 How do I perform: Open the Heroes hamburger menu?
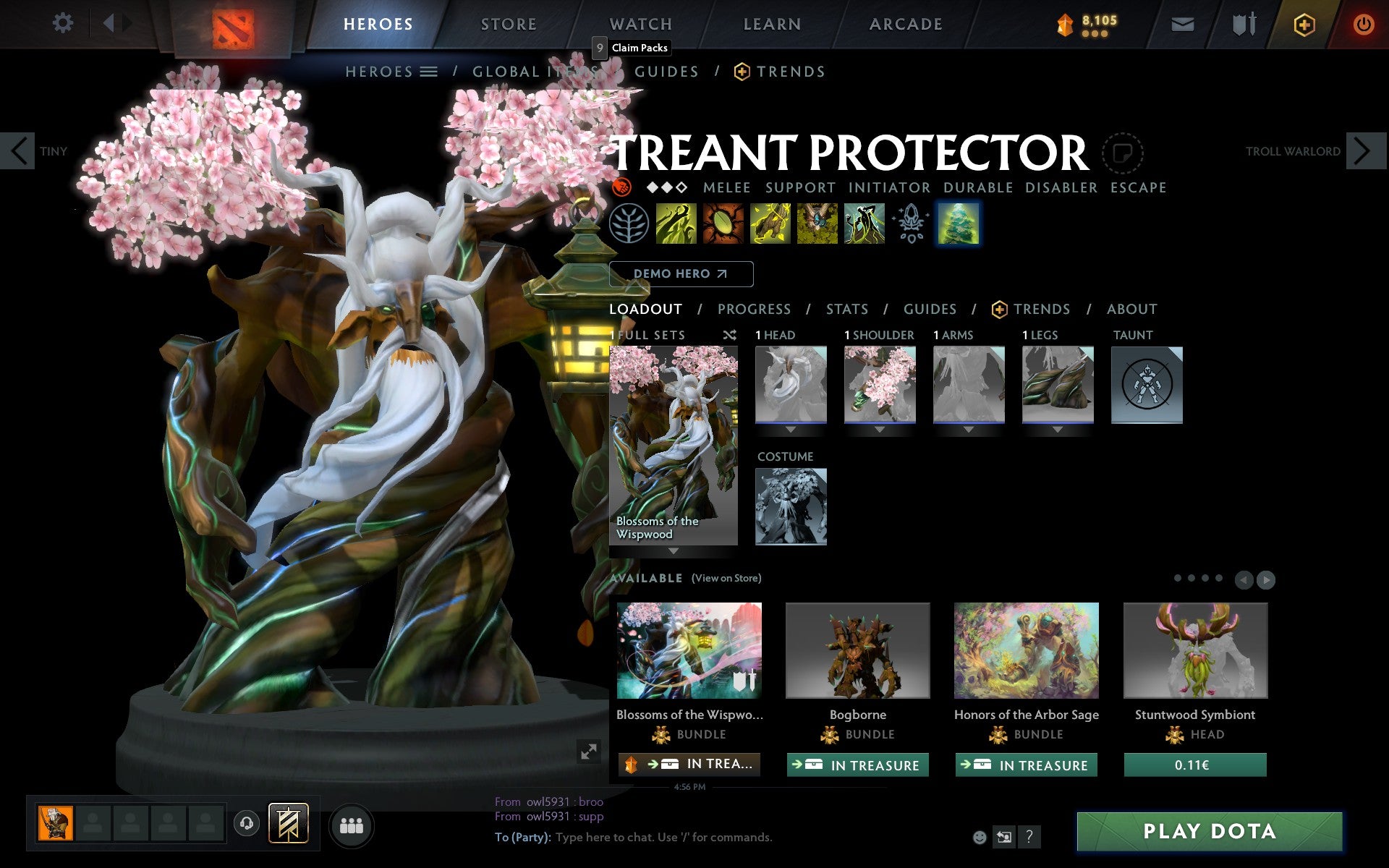[428, 72]
